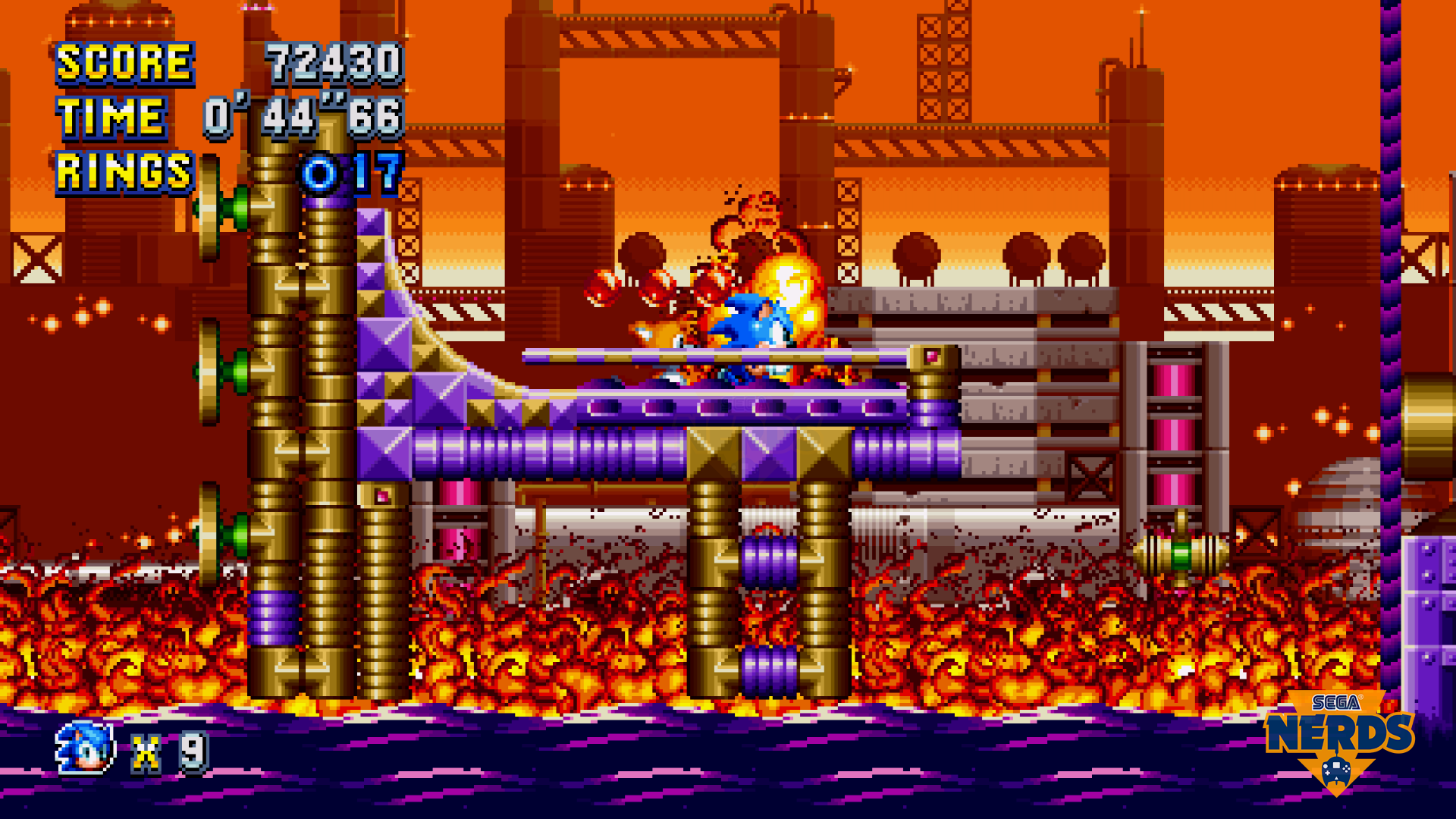Click the Sega Nerds watermark logo
The image size is (1456, 819).
(1338, 739)
